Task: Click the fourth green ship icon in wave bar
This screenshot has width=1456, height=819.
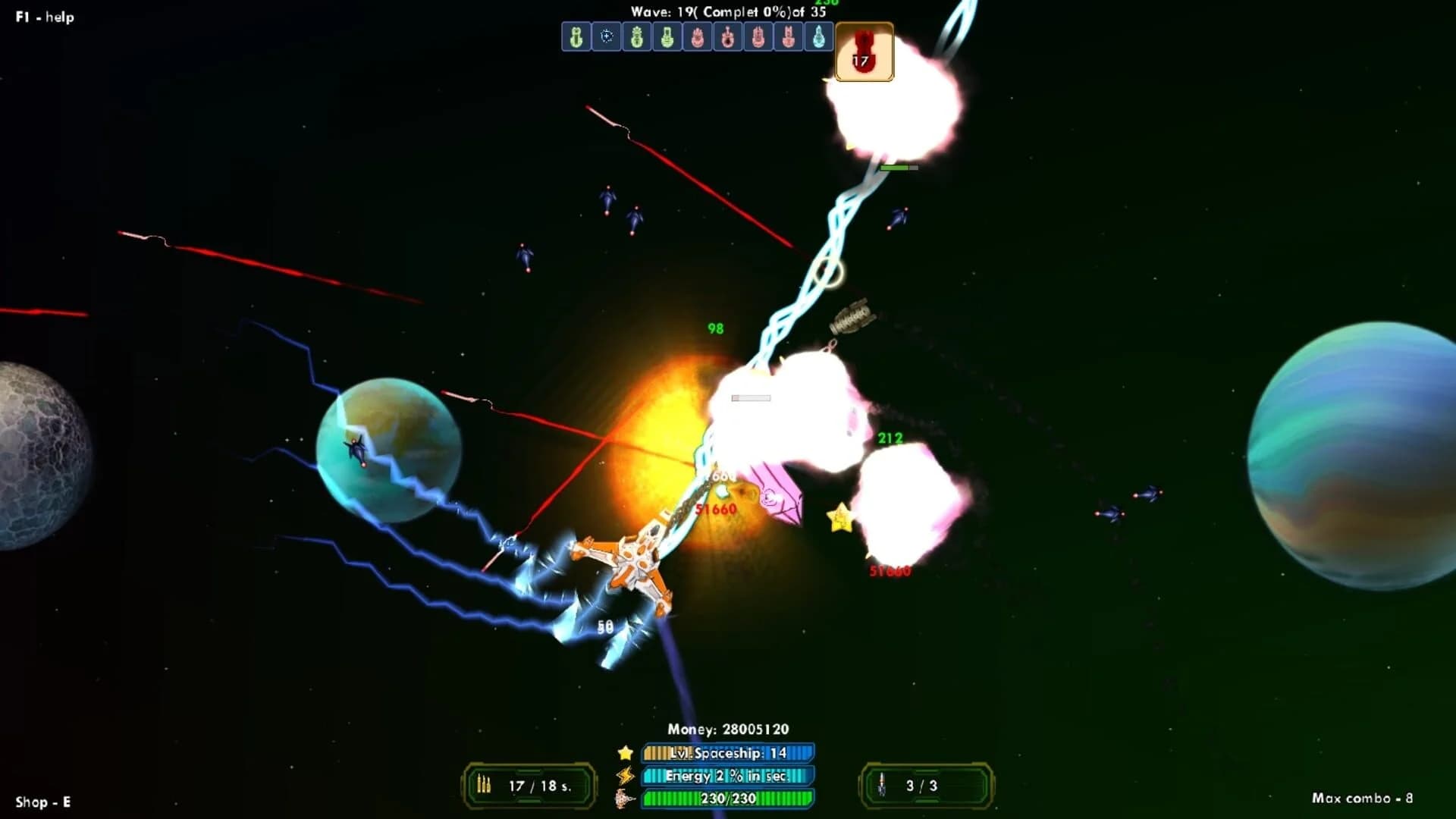Action: [x=667, y=38]
